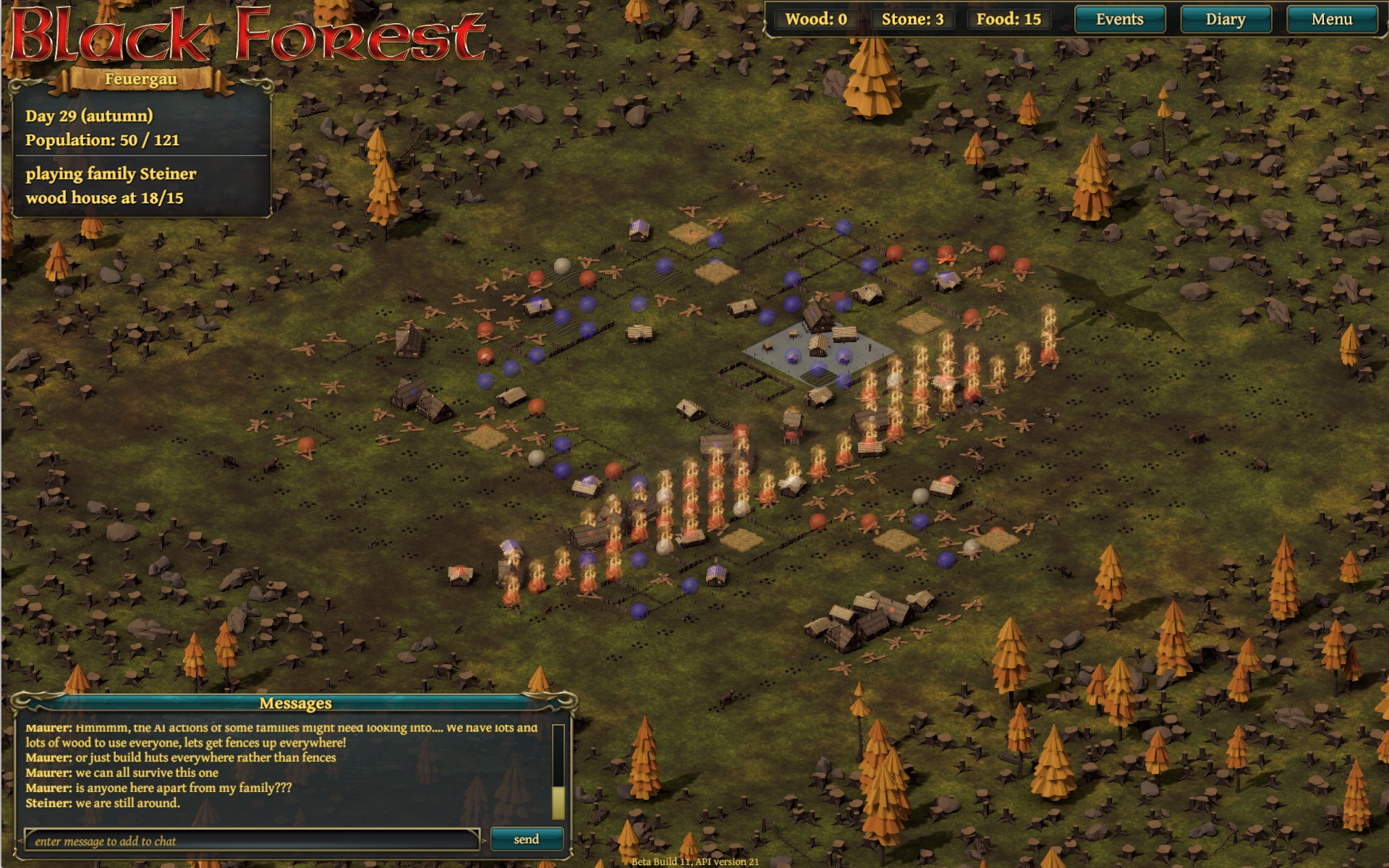The width and height of the screenshot is (1389, 868).
Task: Open the game Menu
Action: pos(1331,20)
